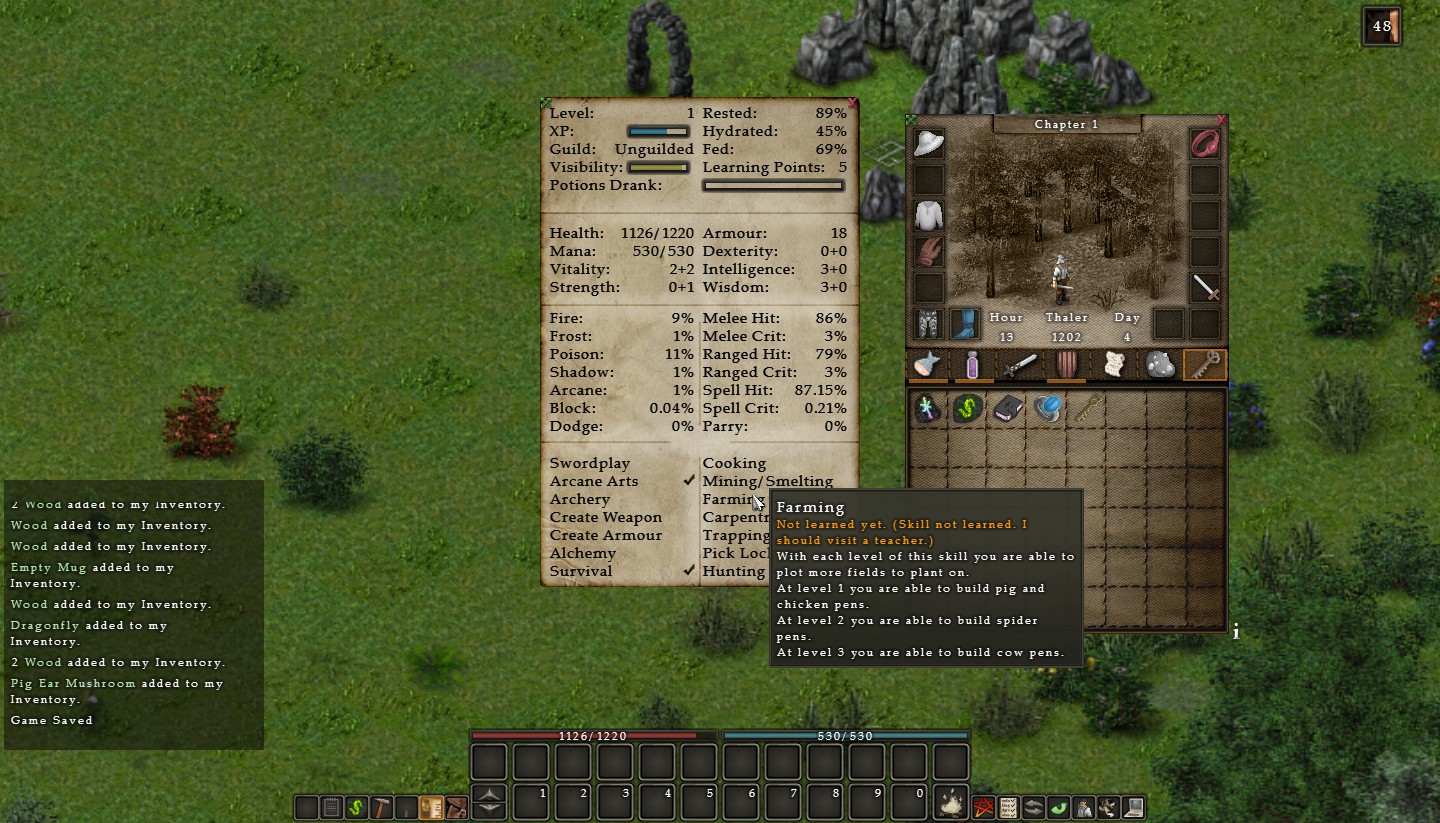
Task: Select the stone materials inventory filter
Action: [x=1159, y=366]
